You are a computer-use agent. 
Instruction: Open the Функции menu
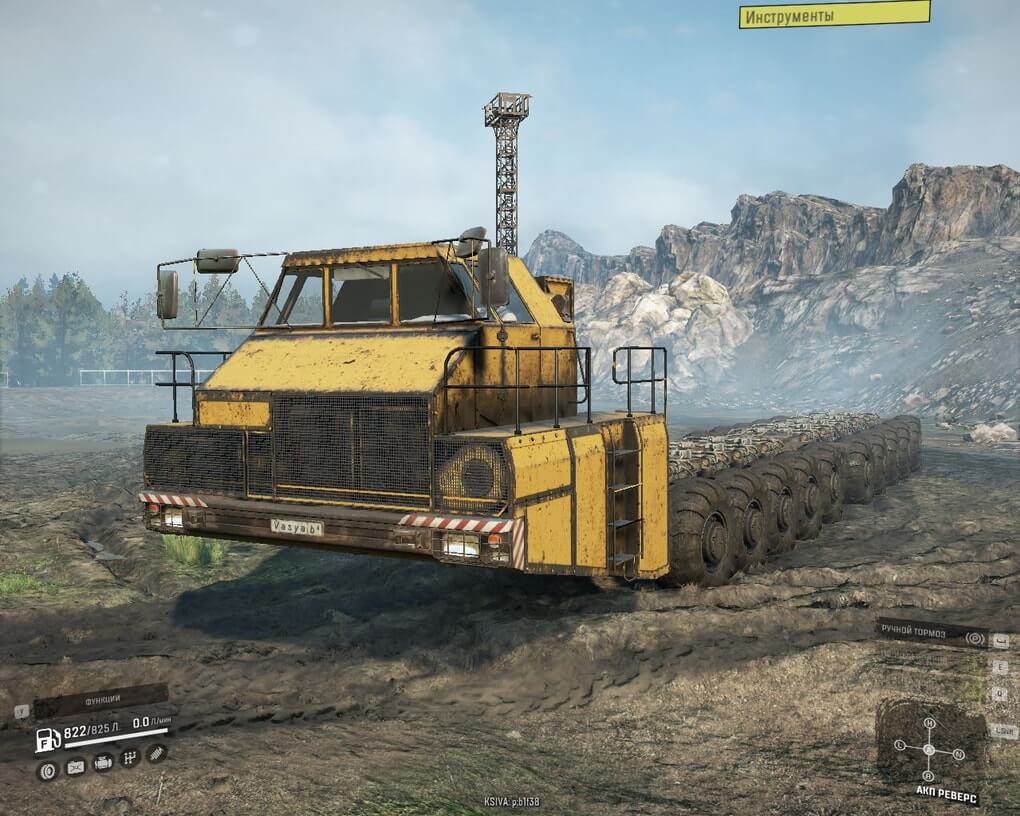pyautogui.click(x=100, y=701)
